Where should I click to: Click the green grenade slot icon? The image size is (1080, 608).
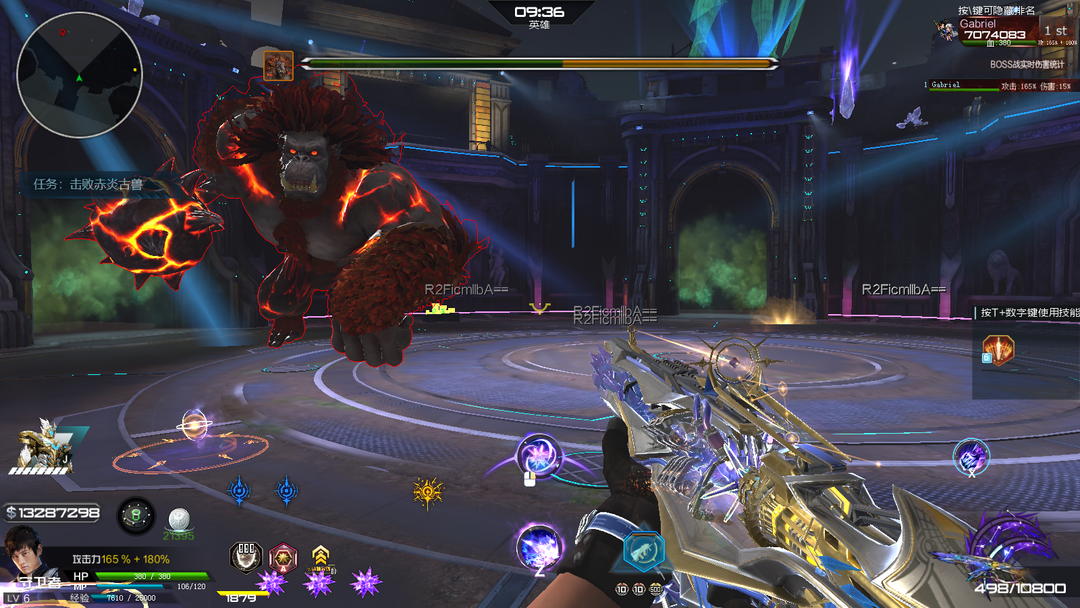[136, 516]
